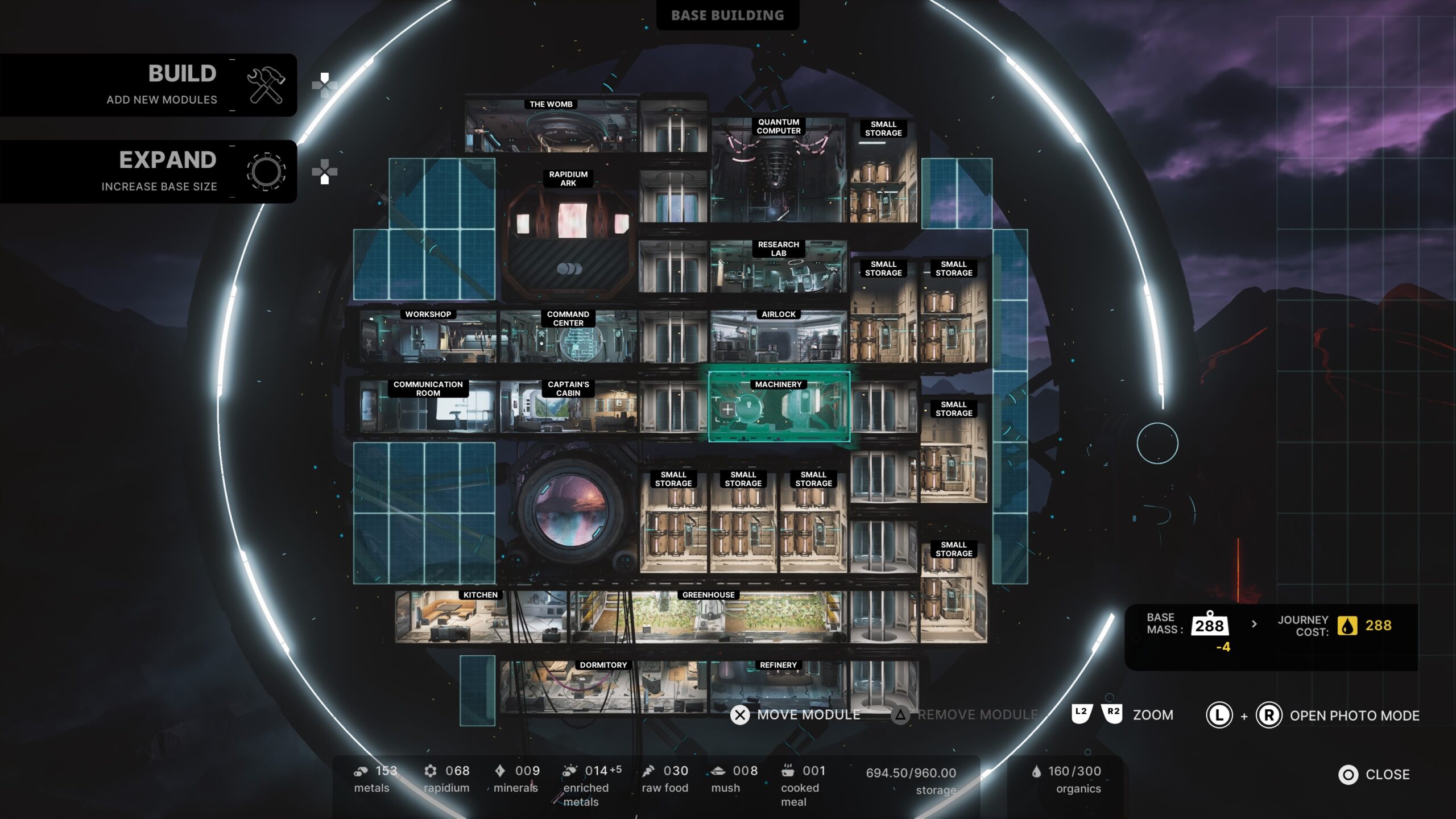Click the Move Module action
The image size is (1456, 819).
click(796, 715)
